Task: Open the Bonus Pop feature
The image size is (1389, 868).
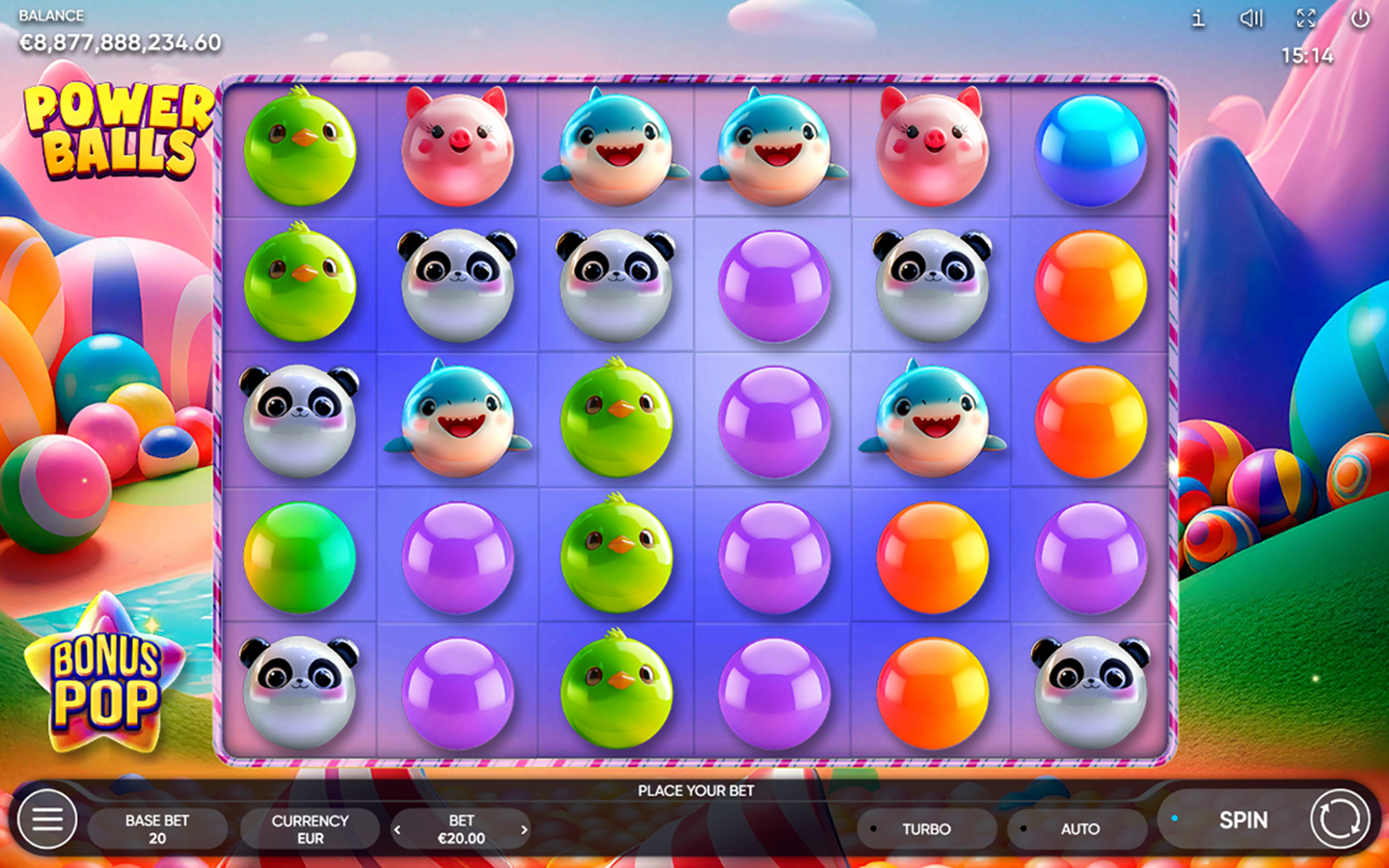Action: pyautogui.click(x=105, y=681)
